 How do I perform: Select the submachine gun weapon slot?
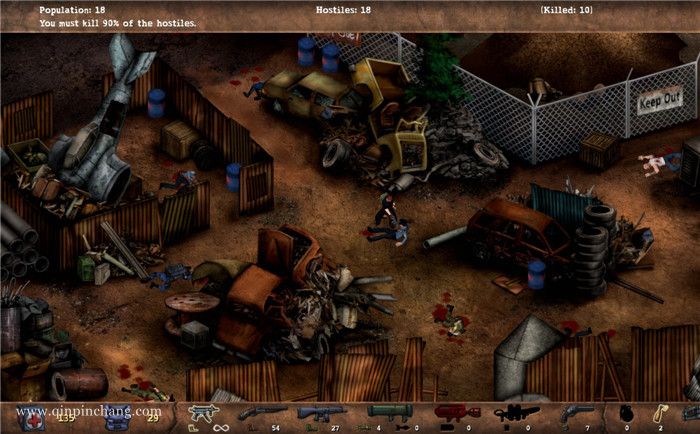201,411
